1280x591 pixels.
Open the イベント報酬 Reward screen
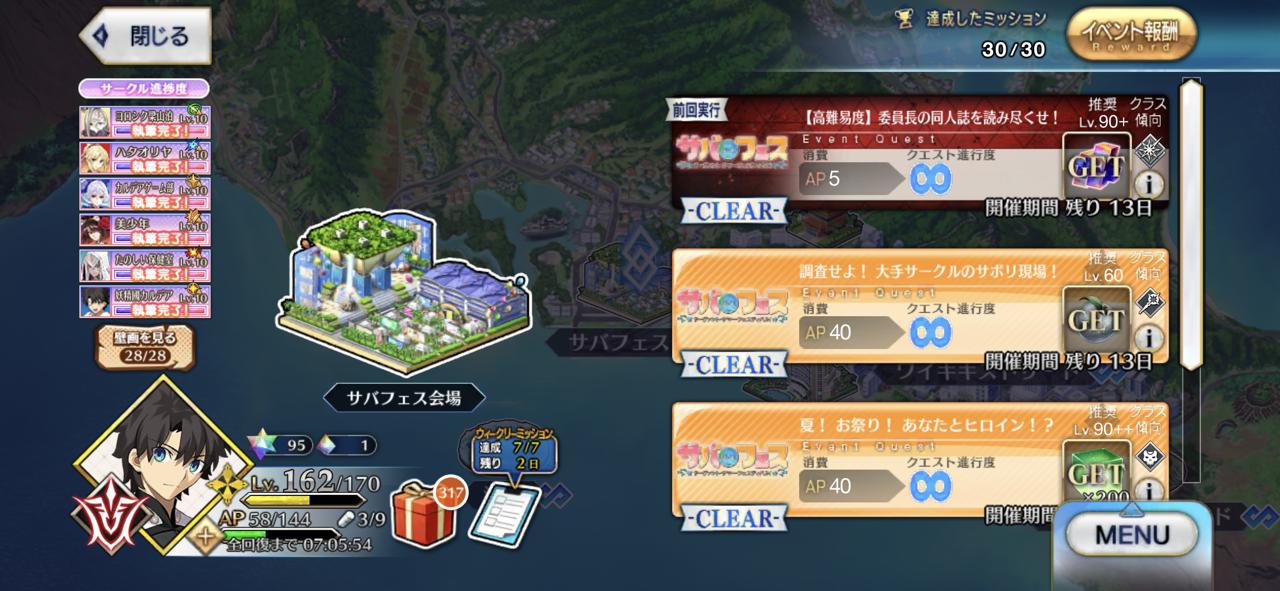coord(1131,35)
